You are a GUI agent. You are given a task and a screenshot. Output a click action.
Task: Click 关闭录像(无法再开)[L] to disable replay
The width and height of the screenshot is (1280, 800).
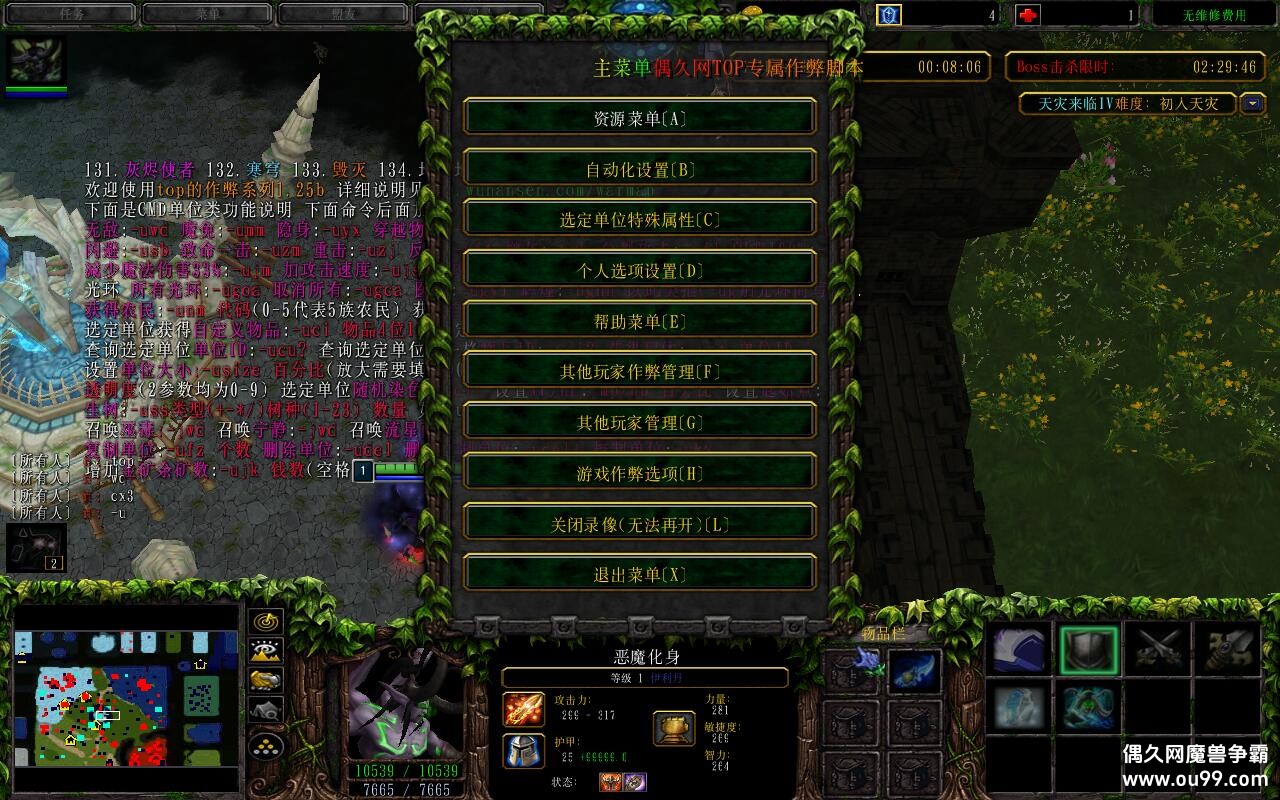640,524
